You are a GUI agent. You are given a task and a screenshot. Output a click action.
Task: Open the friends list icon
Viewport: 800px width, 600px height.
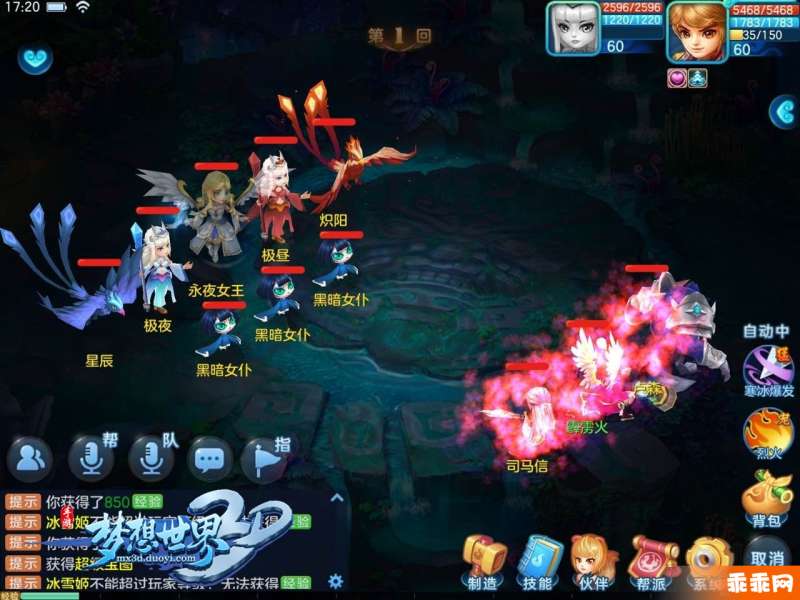(30, 459)
